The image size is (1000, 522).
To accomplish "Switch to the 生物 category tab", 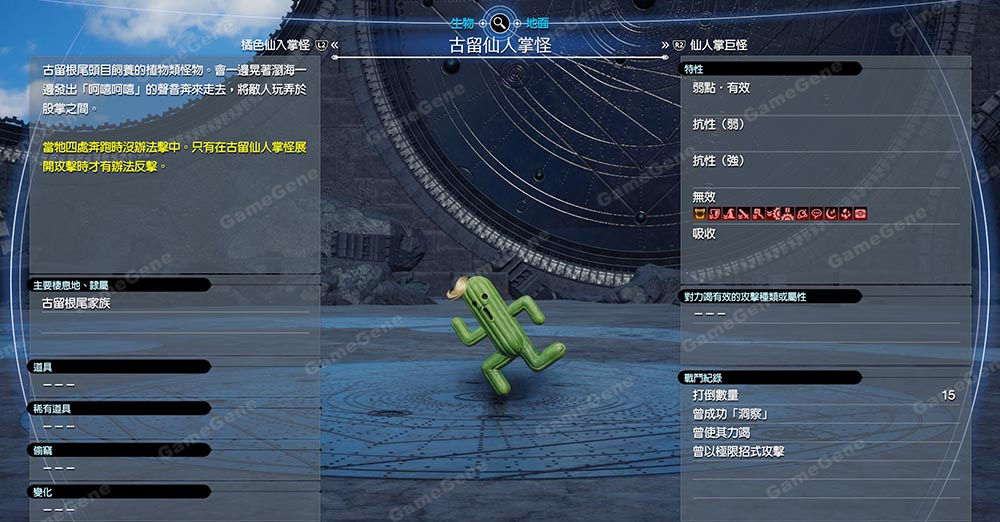I will pos(460,21).
